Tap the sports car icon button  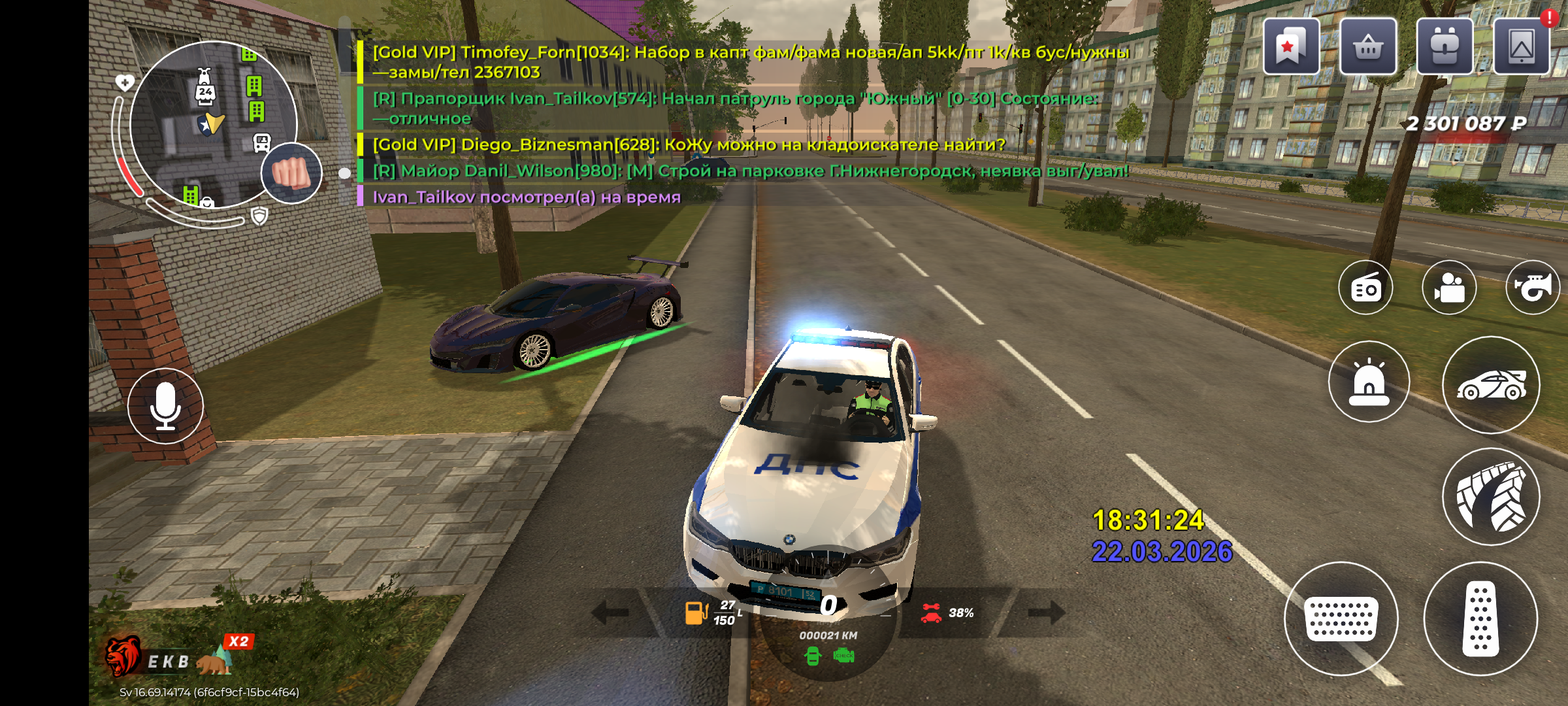click(1491, 384)
